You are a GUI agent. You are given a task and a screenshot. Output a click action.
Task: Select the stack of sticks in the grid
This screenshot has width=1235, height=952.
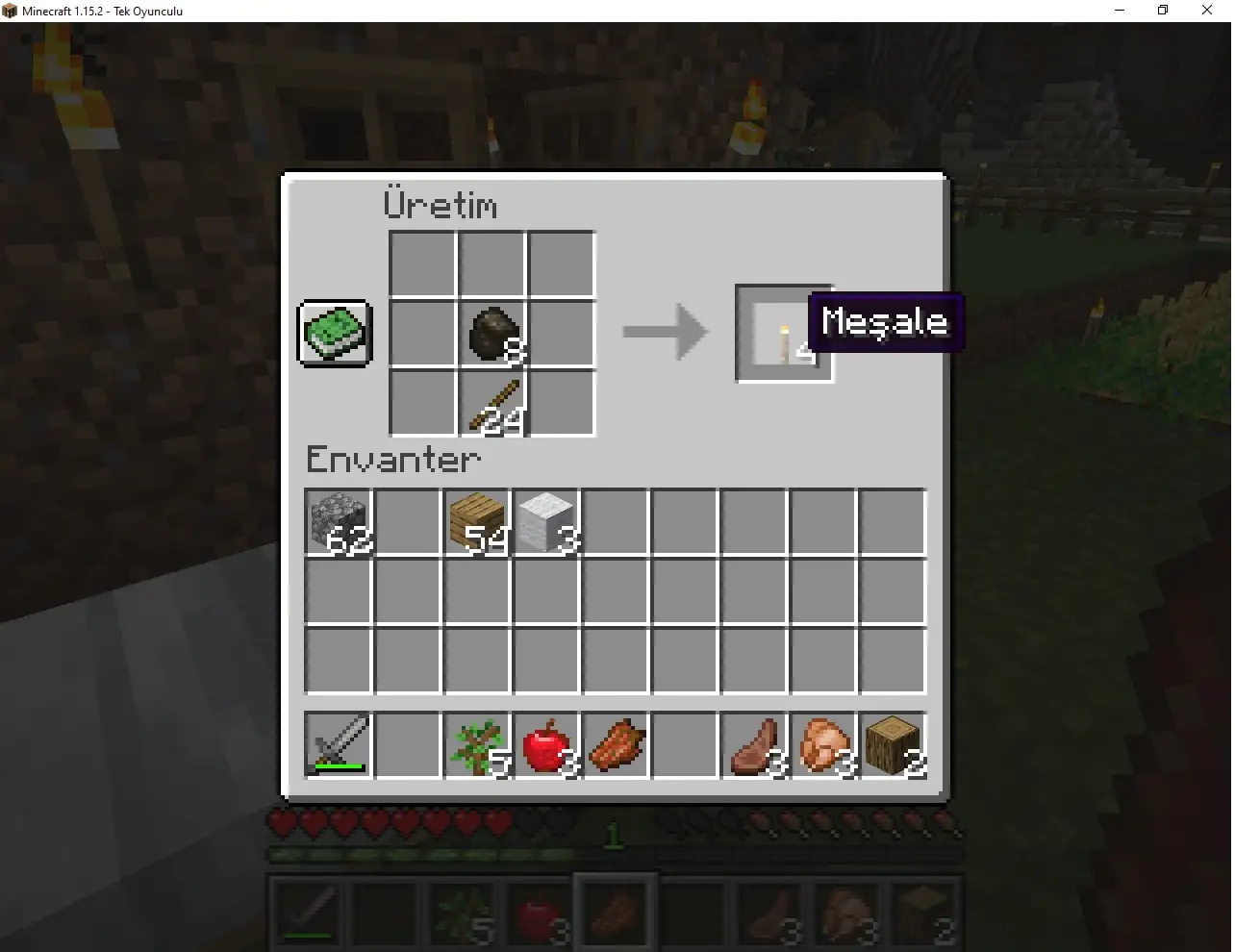[x=491, y=402]
